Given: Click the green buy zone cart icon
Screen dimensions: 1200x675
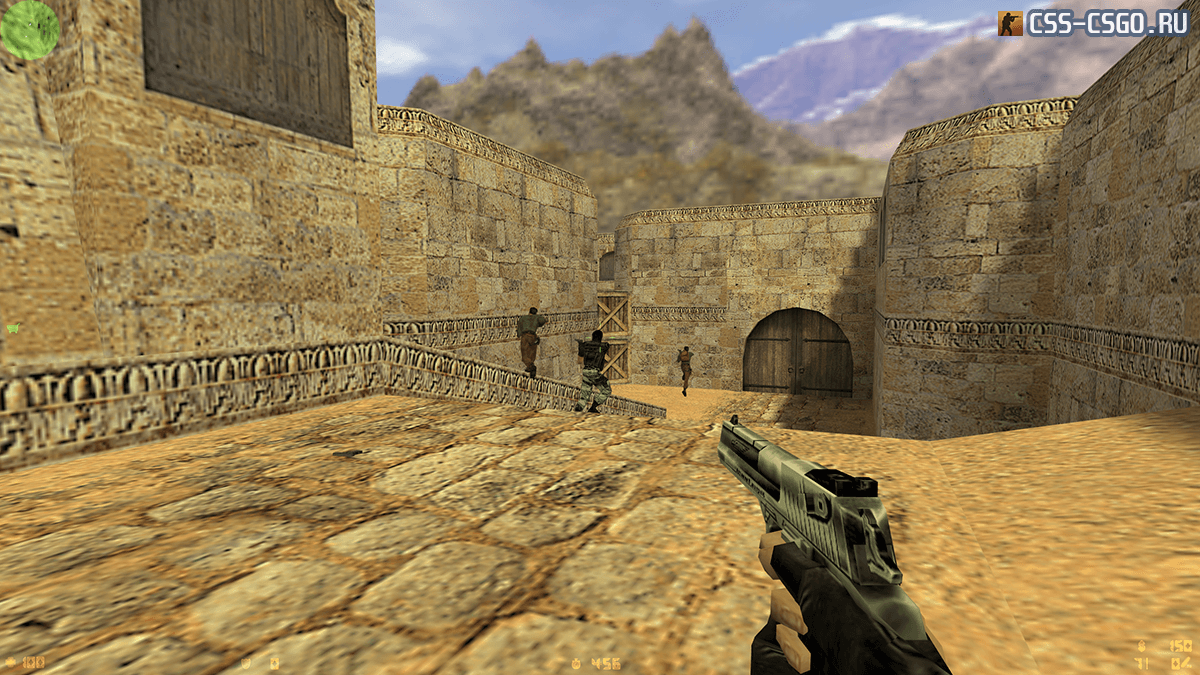Looking at the screenshot, I should pos(13,327).
